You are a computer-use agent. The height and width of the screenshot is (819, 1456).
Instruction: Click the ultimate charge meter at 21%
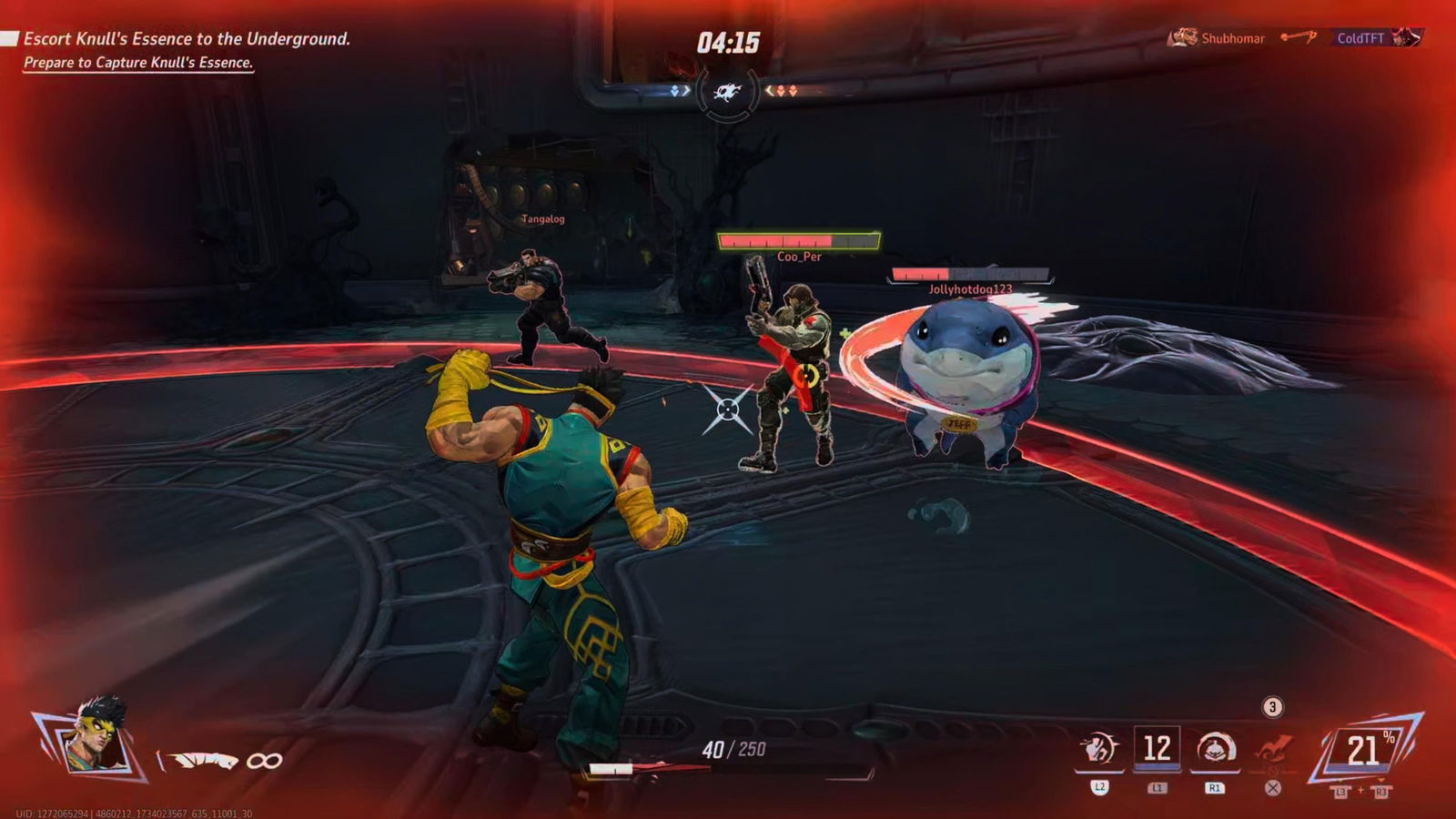point(1364,751)
